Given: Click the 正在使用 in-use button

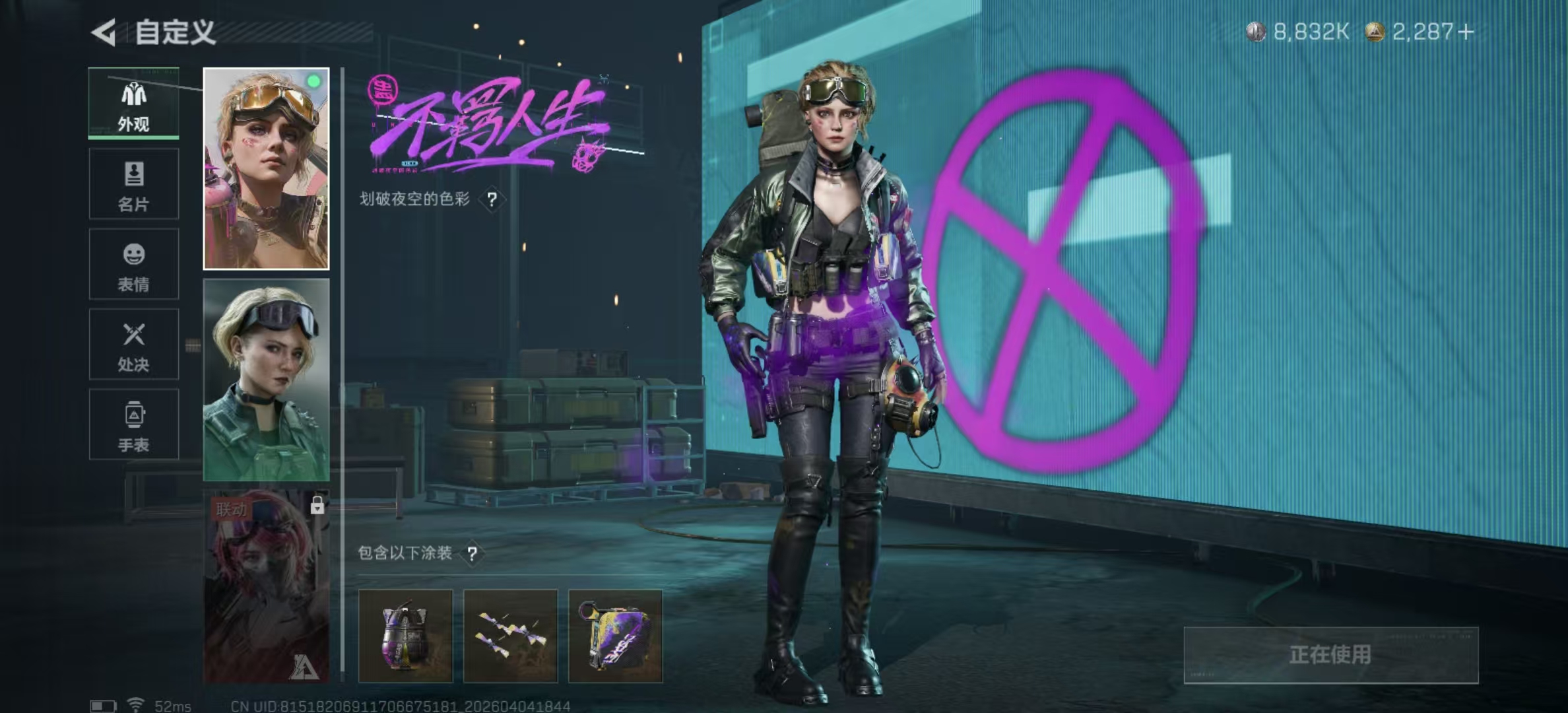Looking at the screenshot, I should (x=1330, y=655).
